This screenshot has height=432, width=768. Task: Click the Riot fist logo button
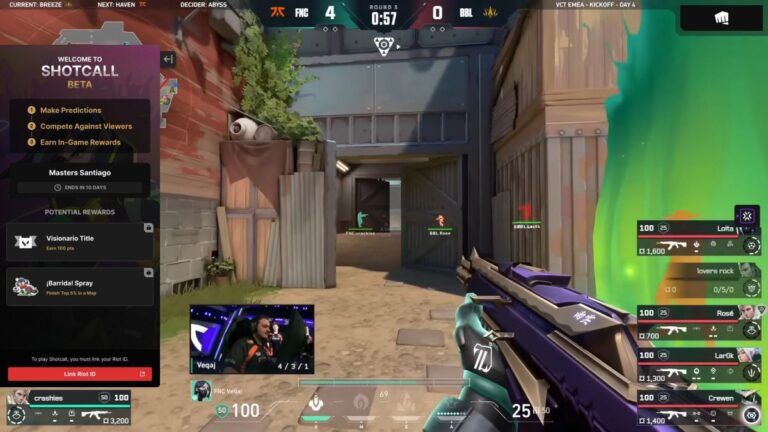pyautogui.click(x=720, y=17)
